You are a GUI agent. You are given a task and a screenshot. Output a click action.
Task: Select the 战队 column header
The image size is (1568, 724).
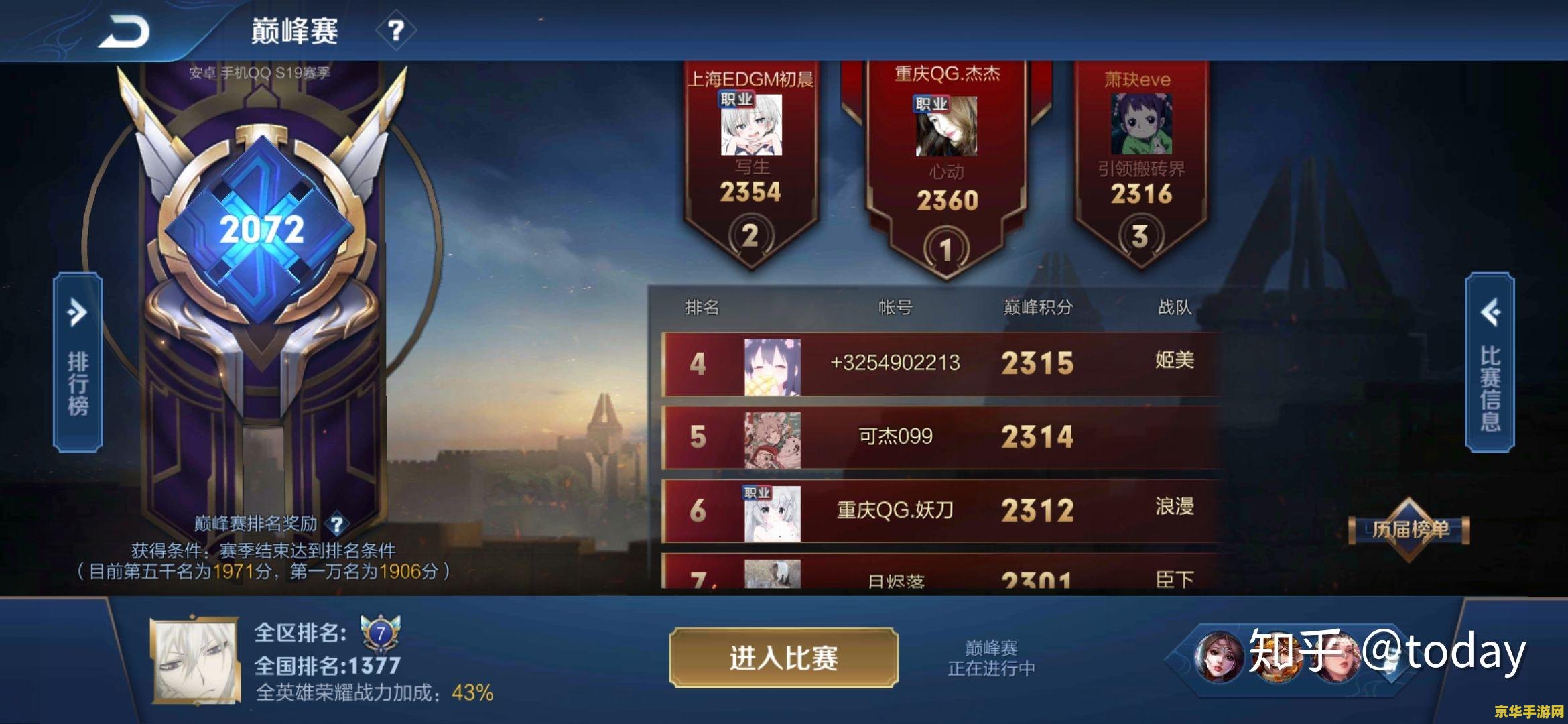click(x=1174, y=304)
